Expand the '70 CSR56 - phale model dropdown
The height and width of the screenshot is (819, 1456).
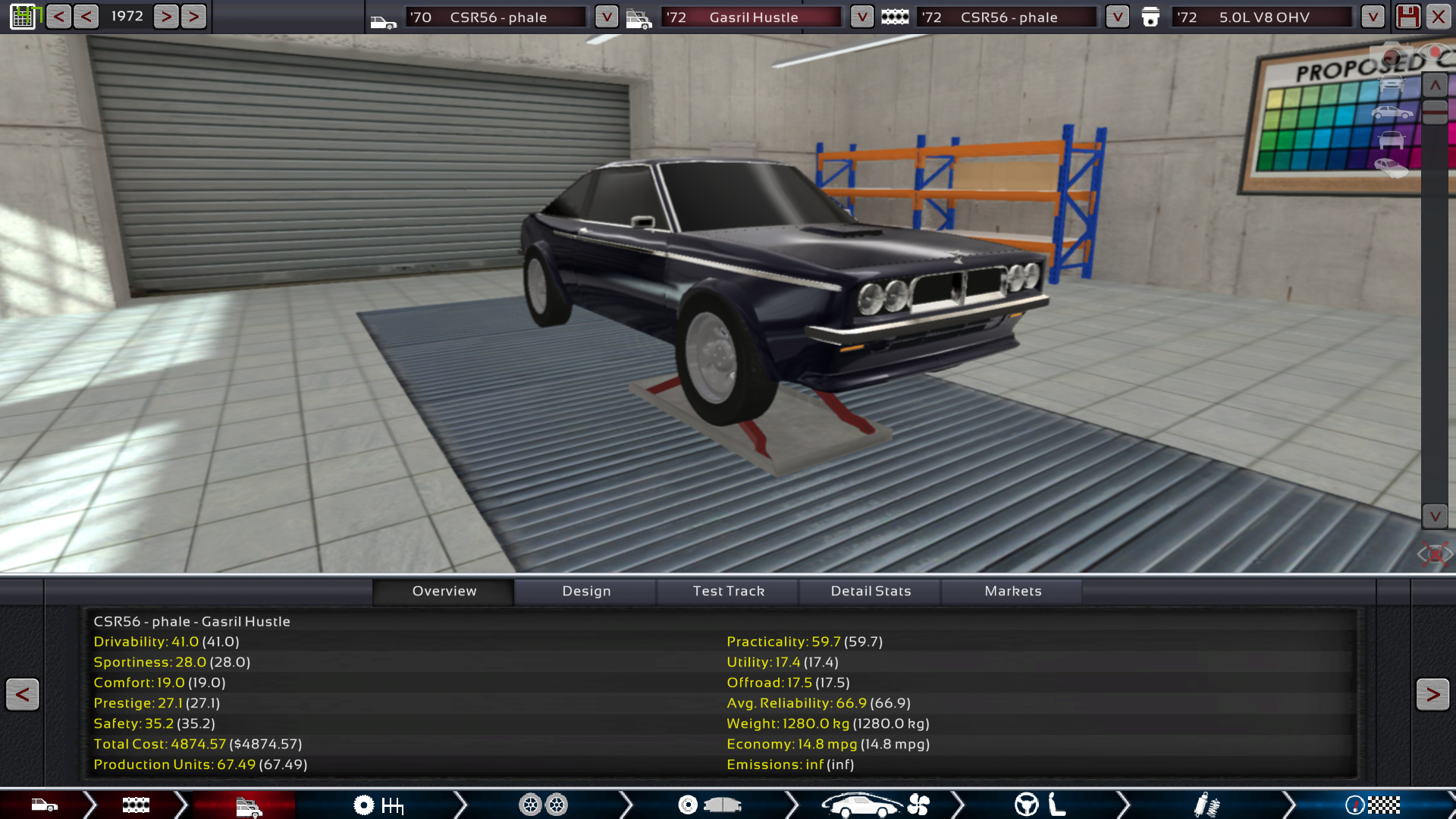[606, 17]
